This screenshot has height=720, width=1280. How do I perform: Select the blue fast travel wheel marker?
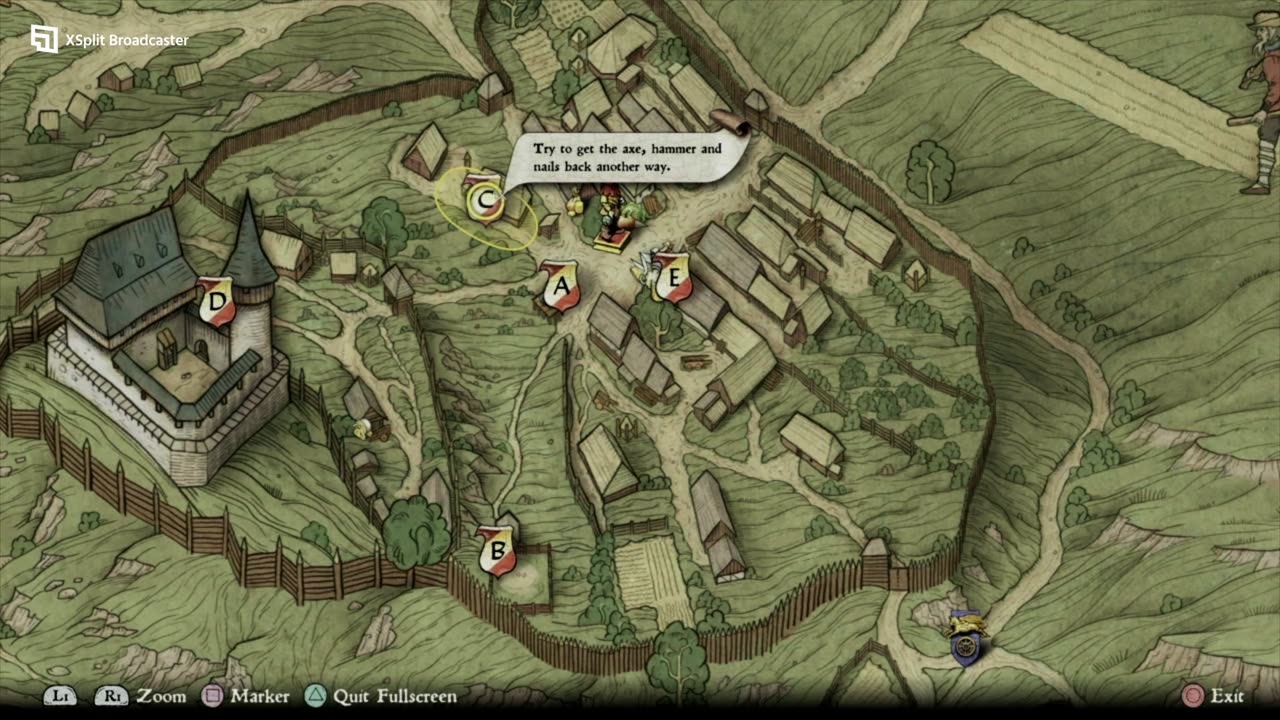[x=966, y=641]
